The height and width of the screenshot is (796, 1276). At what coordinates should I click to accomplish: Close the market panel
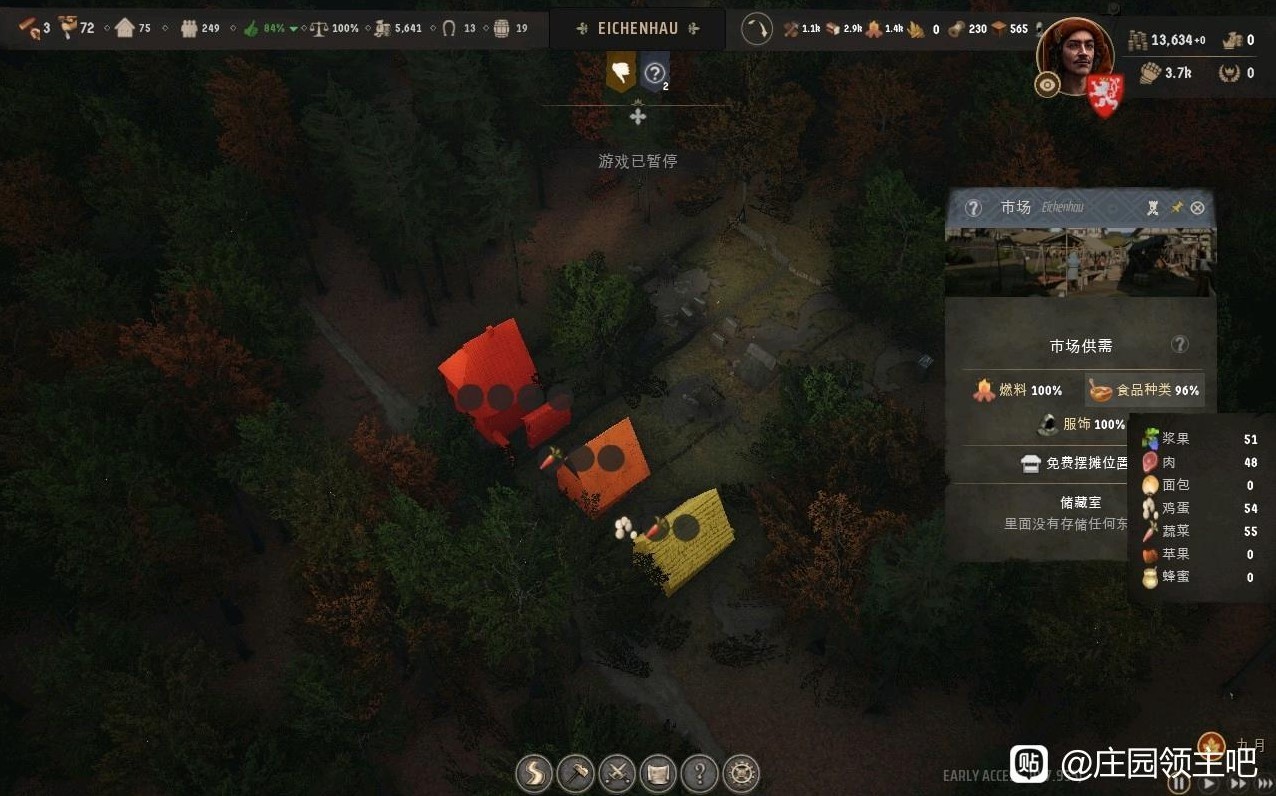coord(1197,208)
